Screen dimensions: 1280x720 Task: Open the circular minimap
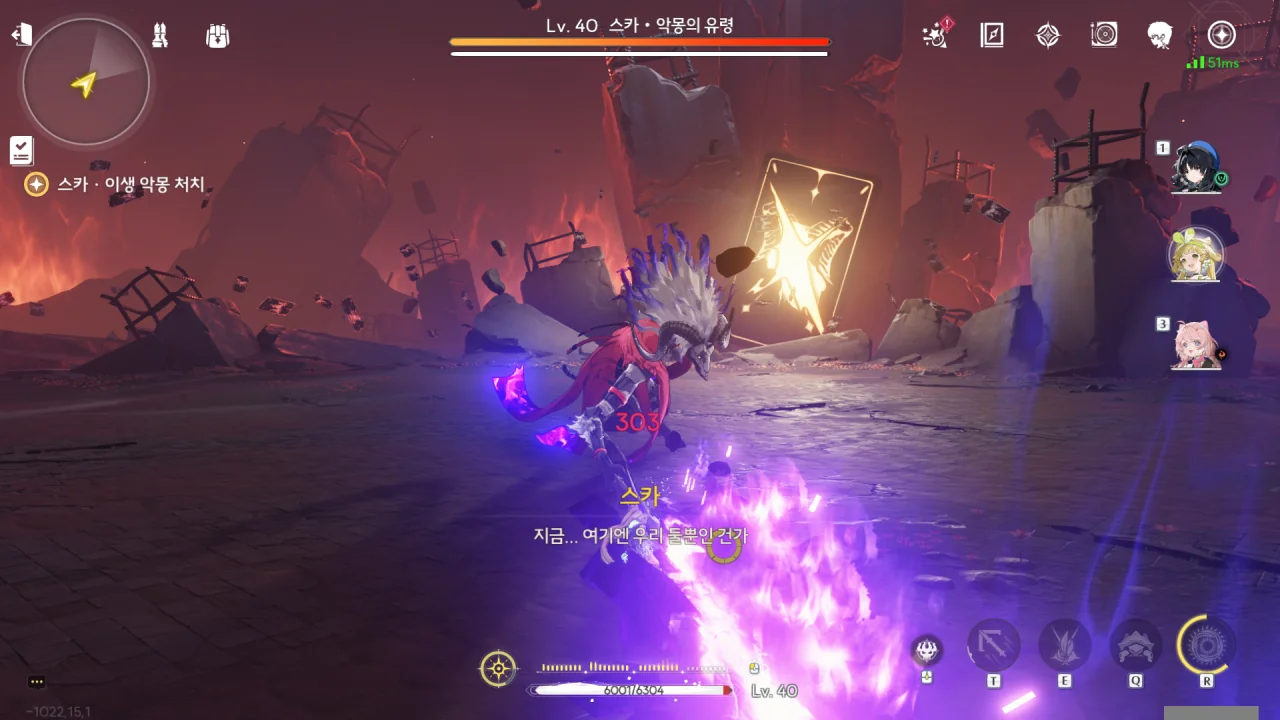pos(86,82)
